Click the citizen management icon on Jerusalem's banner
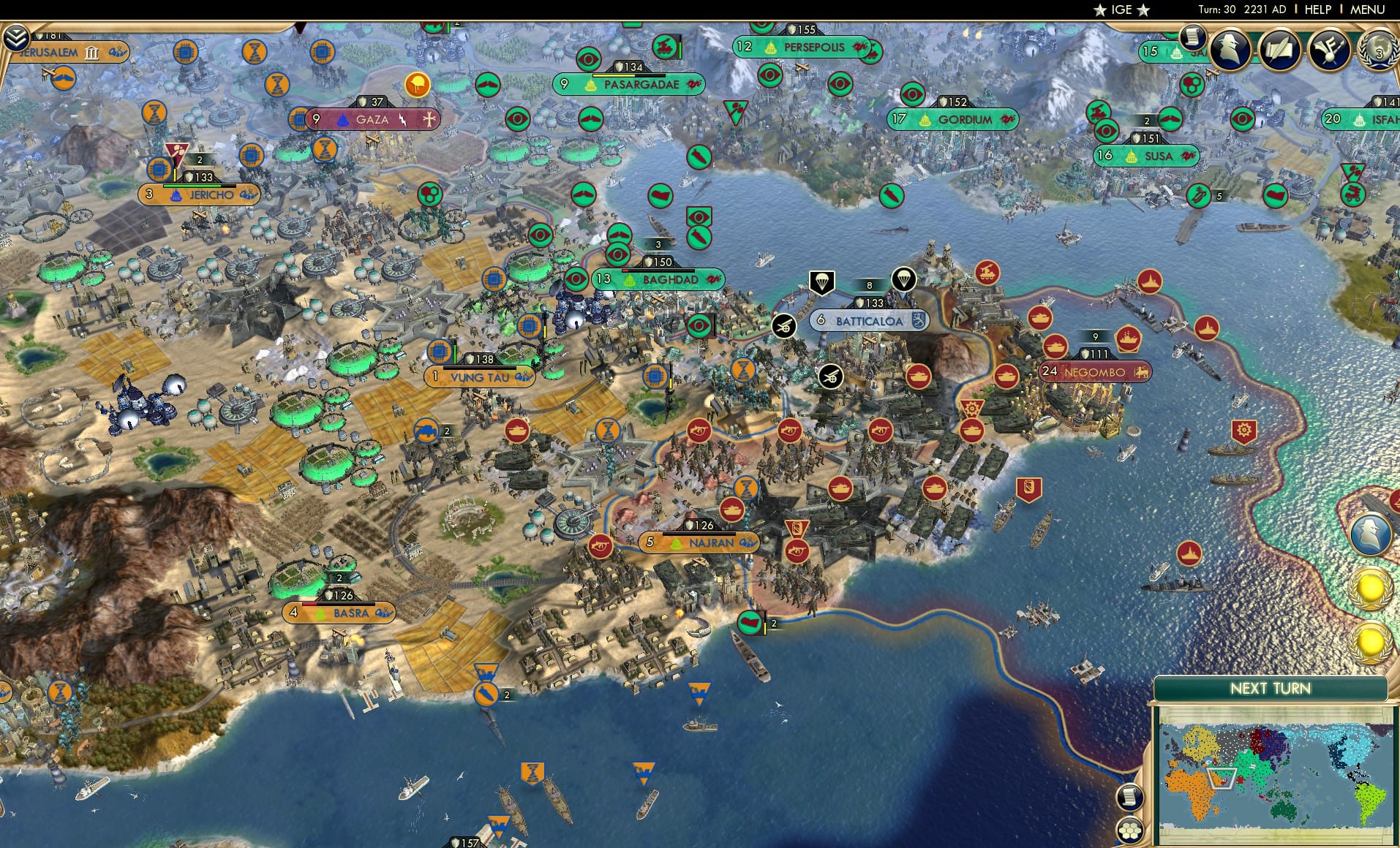Viewport: 1400px width, 848px height. click(x=117, y=52)
